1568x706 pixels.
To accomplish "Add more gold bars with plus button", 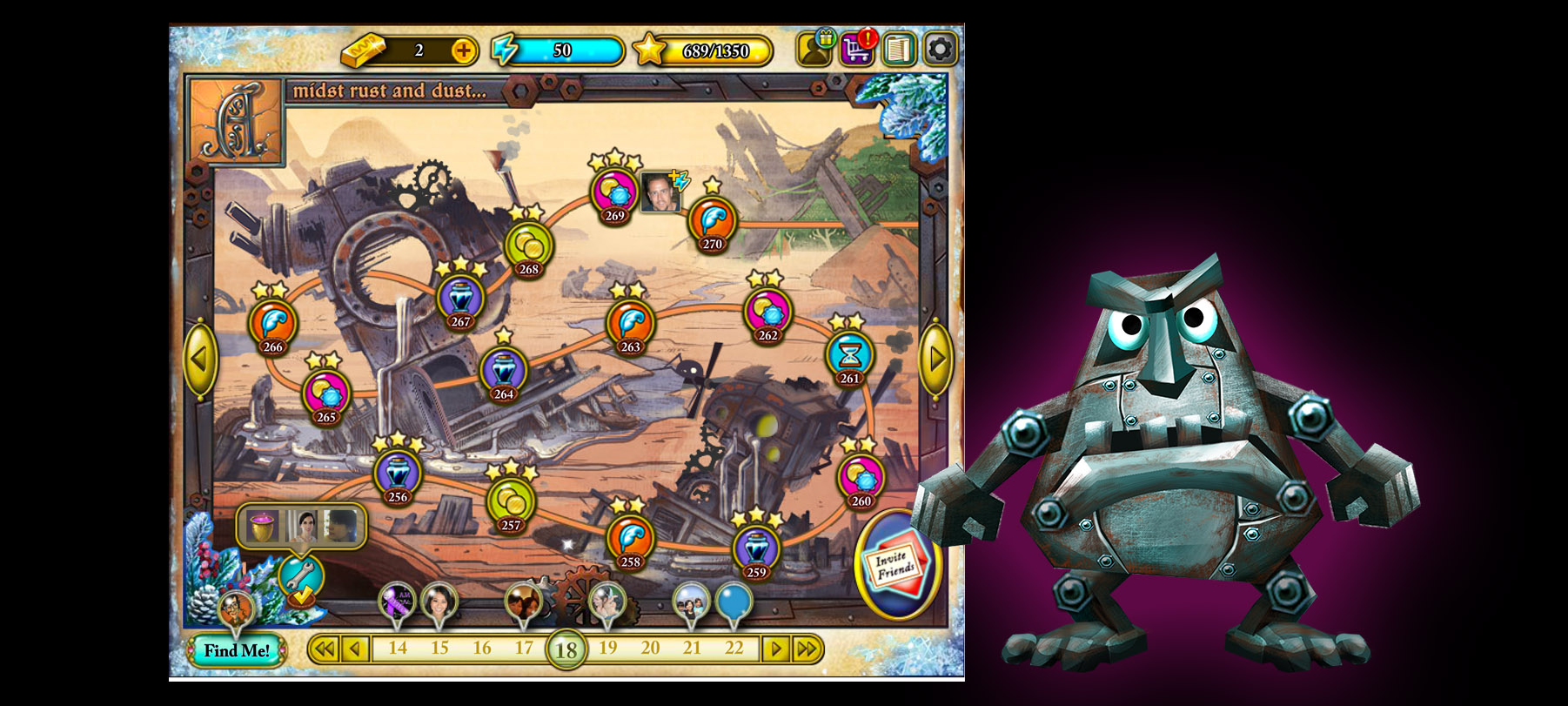I will coord(464,51).
